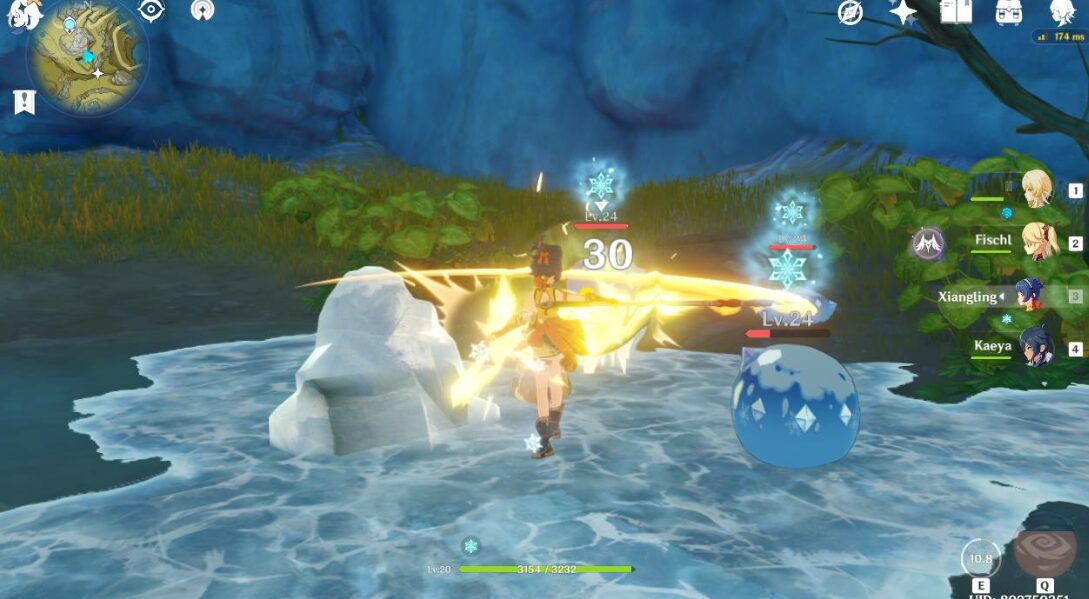This screenshot has height=599, width=1089.
Task: Open the world map from the minimap
Action: pyautogui.click(x=88, y=55)
